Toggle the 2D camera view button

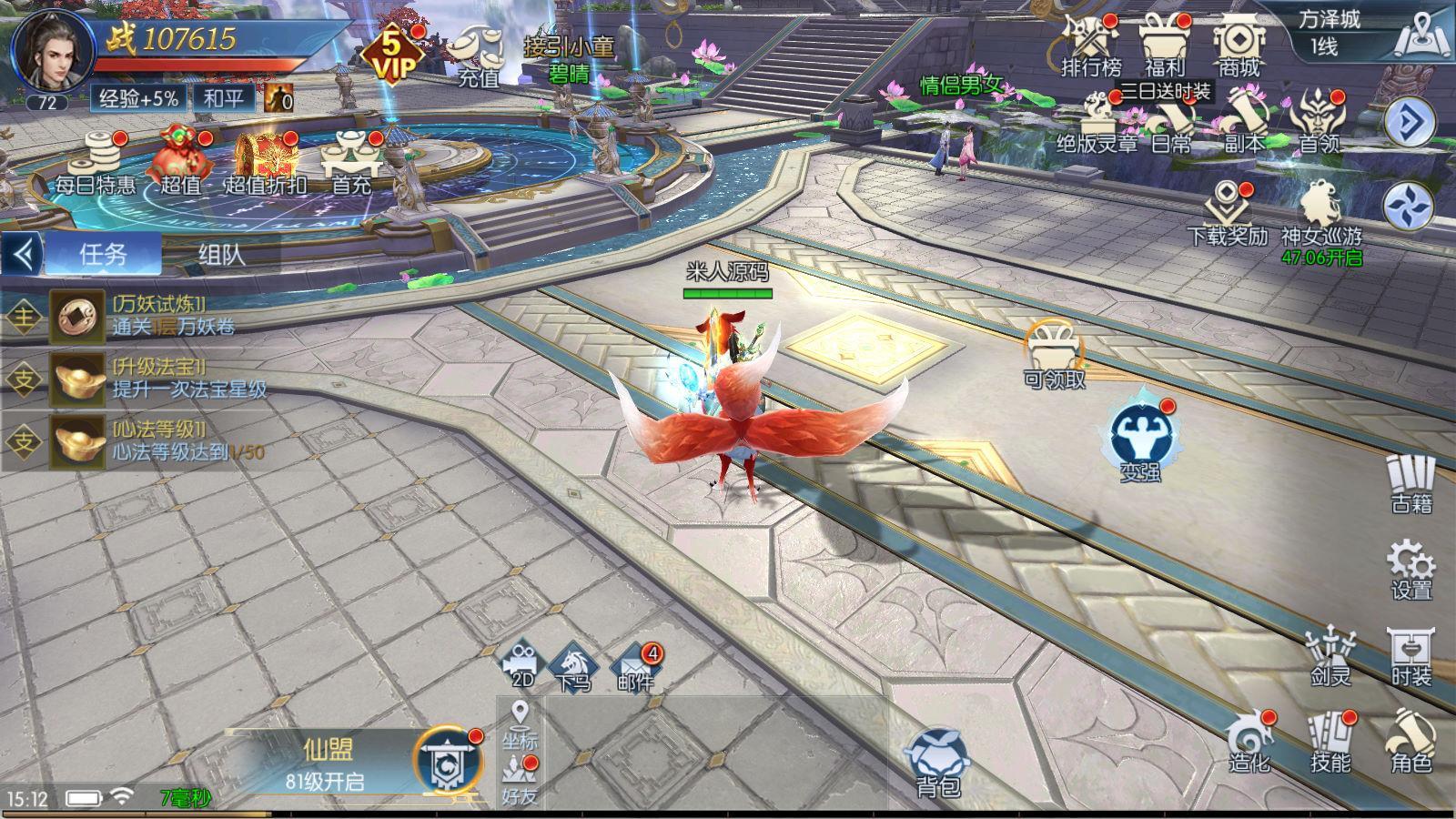click(522, 666)
